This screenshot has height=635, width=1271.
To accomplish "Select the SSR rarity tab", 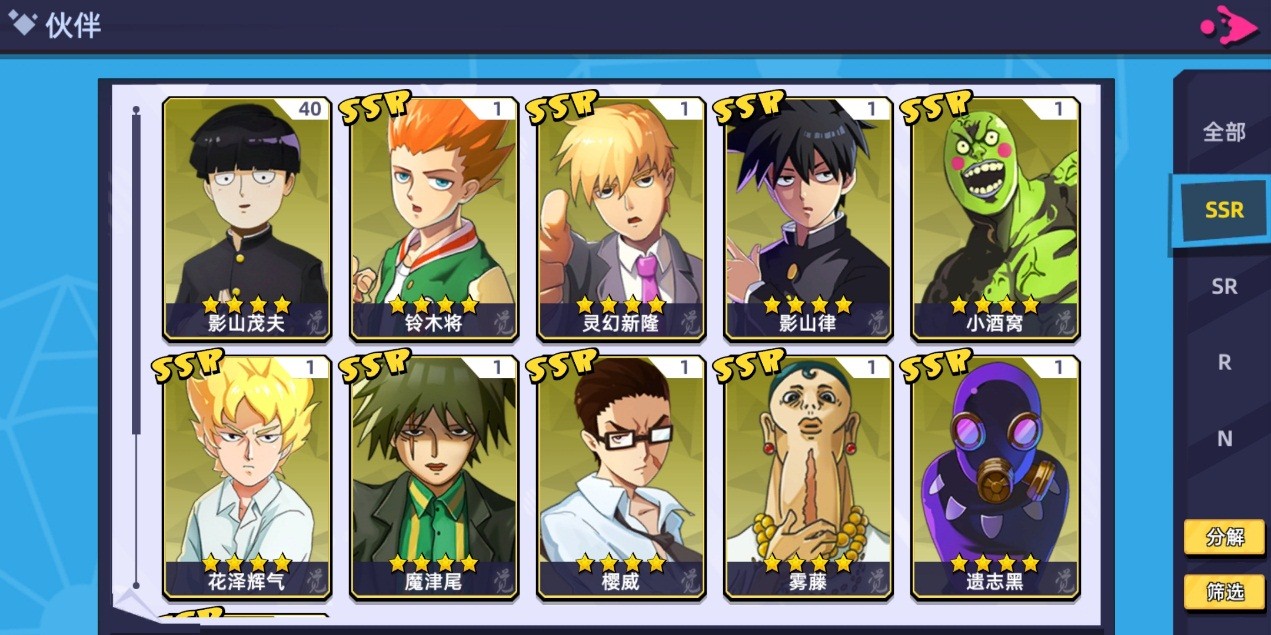I will point(1224,210).
